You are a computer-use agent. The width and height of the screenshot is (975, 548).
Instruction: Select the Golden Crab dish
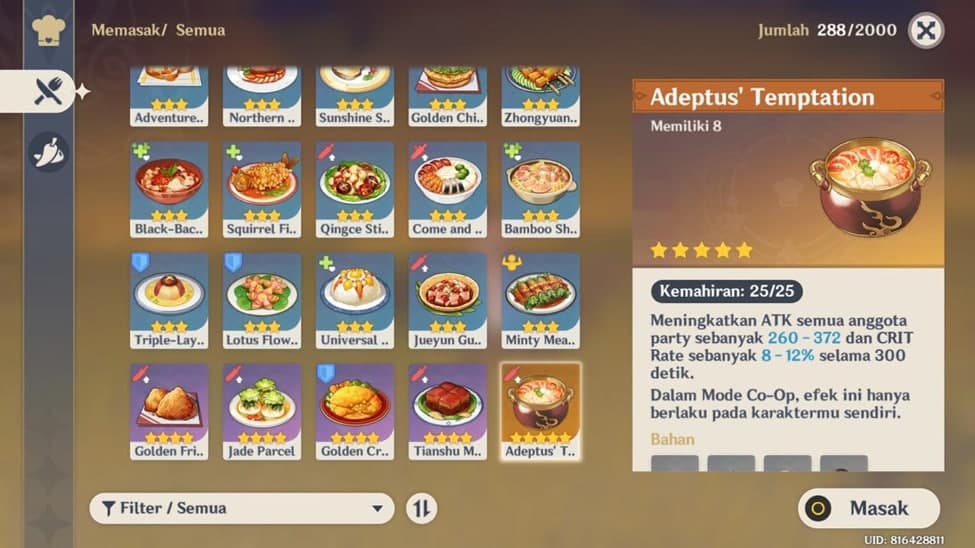pyautogui.click(x=355, y=410)
